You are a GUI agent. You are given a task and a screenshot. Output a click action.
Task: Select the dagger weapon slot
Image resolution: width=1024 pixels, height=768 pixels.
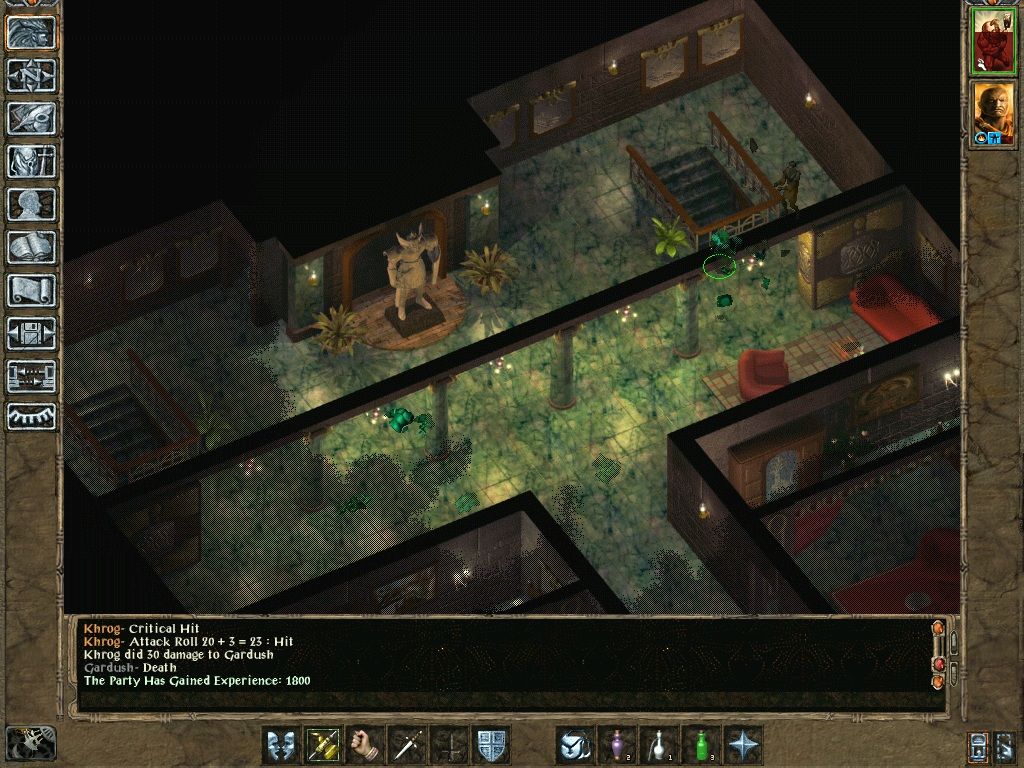tap(407, 745)
